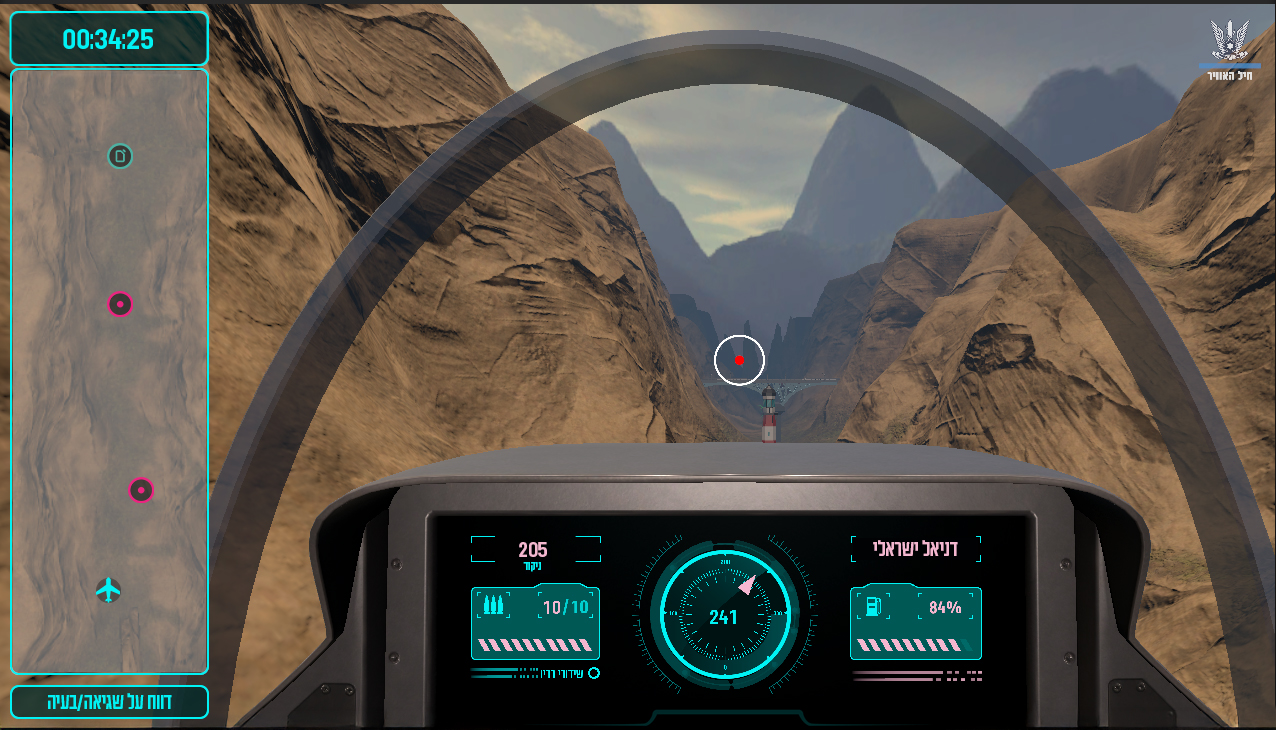Click the teal waypoint marker on the minimap
This screenshot has height=730, width=1276.
point(120,156)
